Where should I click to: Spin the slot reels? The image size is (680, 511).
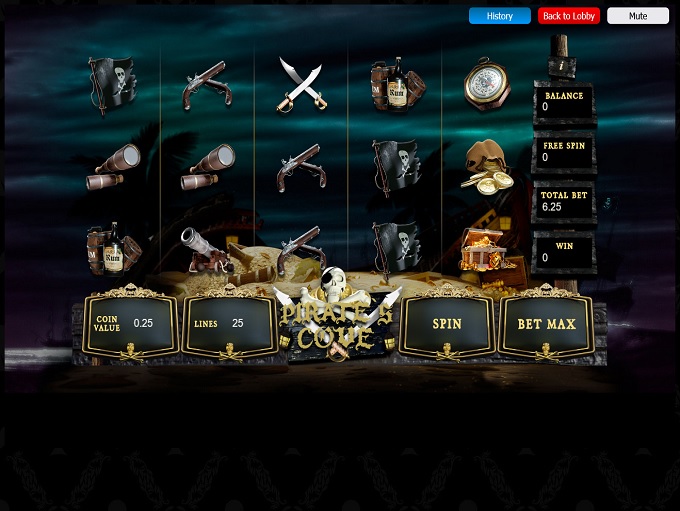click(x=446, y=324)
